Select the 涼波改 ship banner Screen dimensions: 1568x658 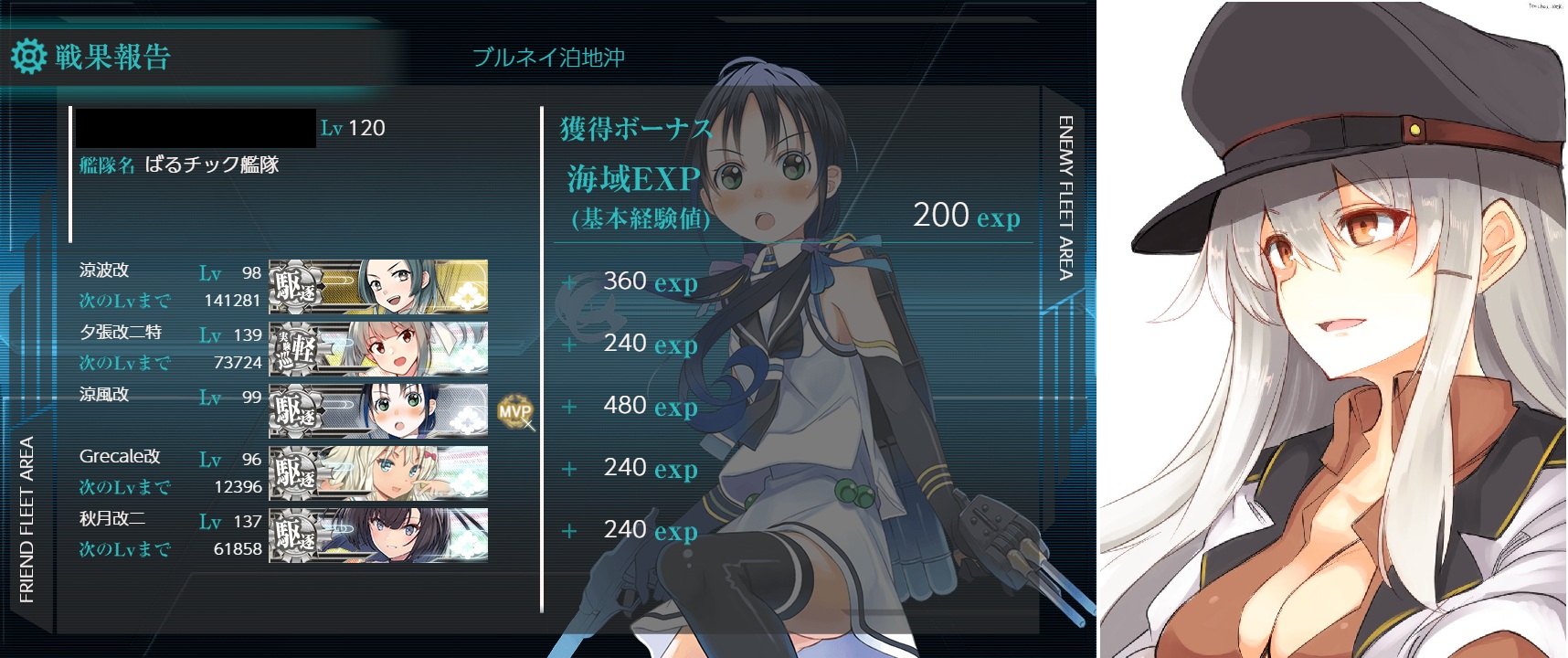pos(378,286)
